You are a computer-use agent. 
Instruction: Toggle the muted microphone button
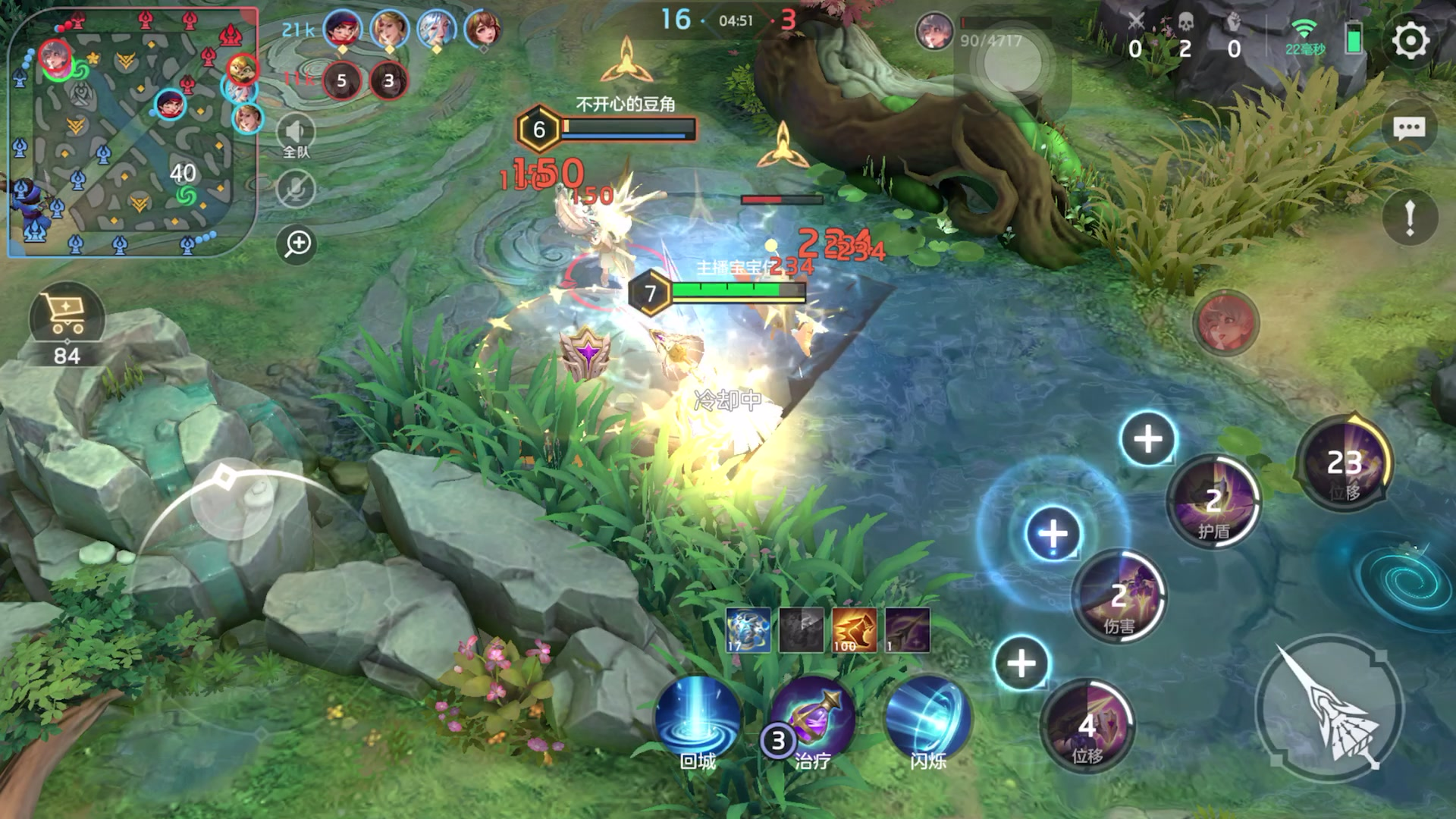pyautogui.click(x=296, y=189)
